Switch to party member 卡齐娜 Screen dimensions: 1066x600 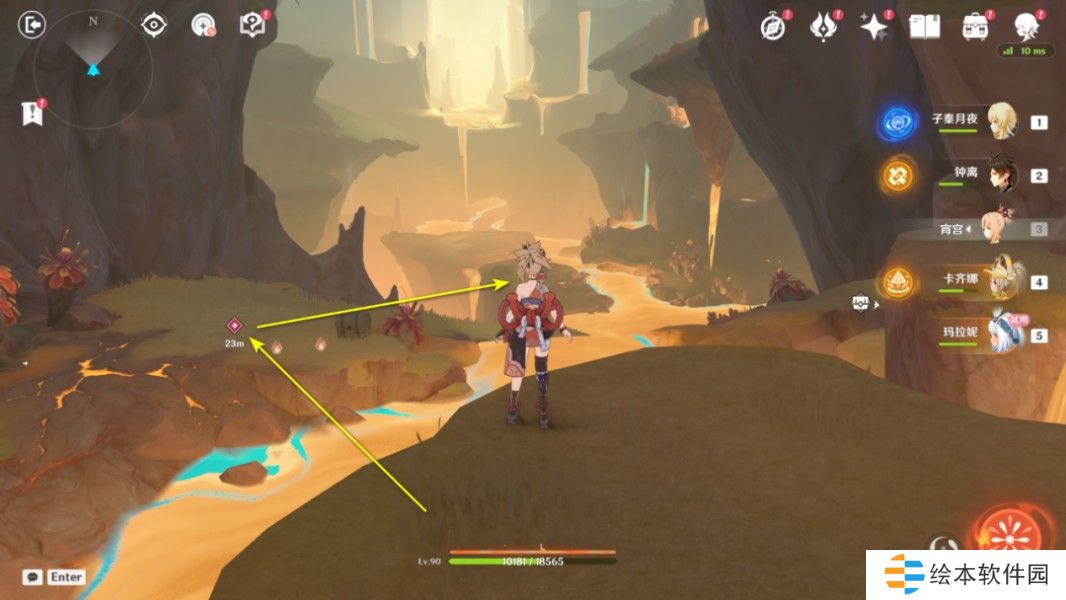[x=1000, y=282]
